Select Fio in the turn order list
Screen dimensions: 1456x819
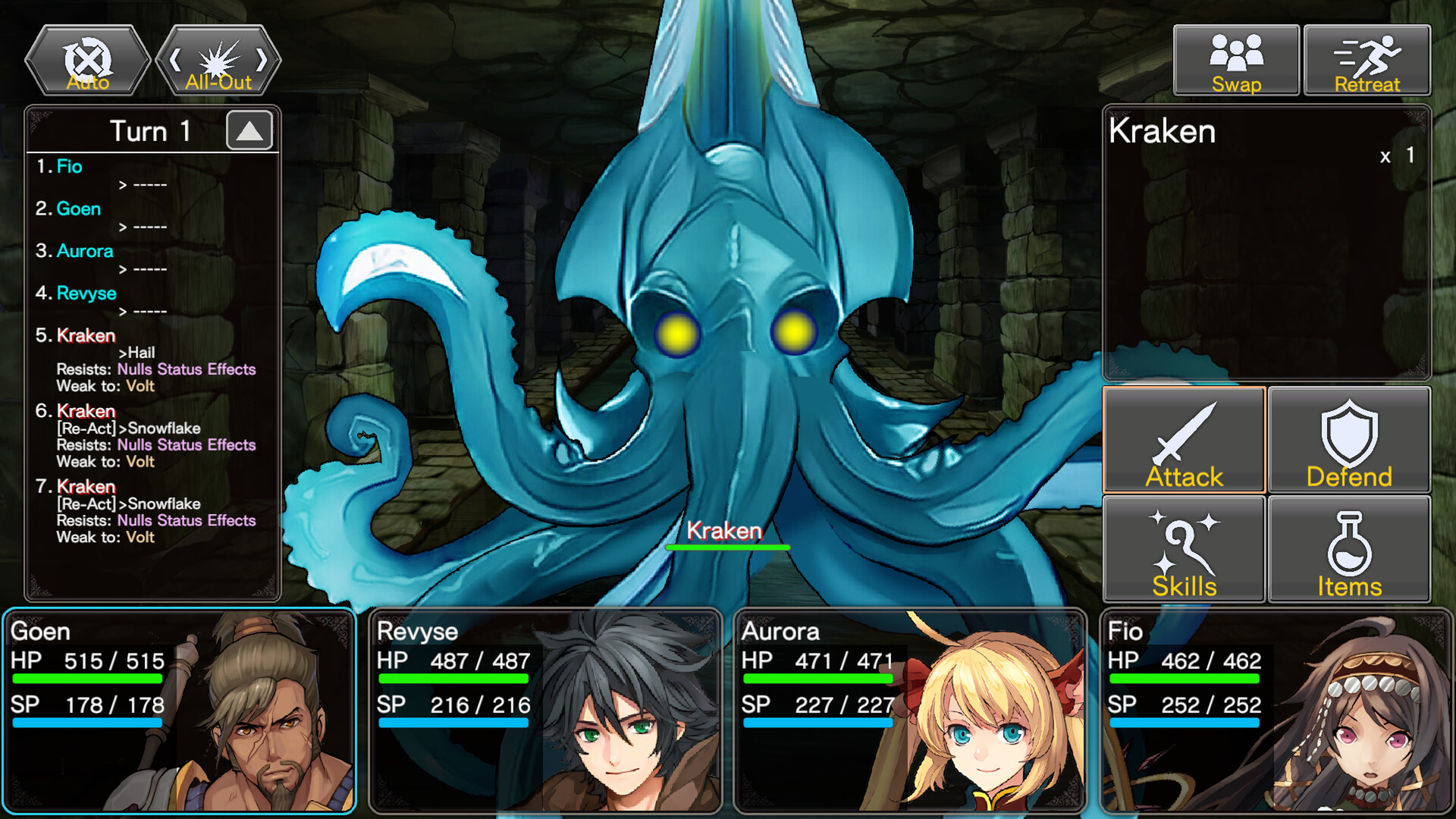point(71,167)
